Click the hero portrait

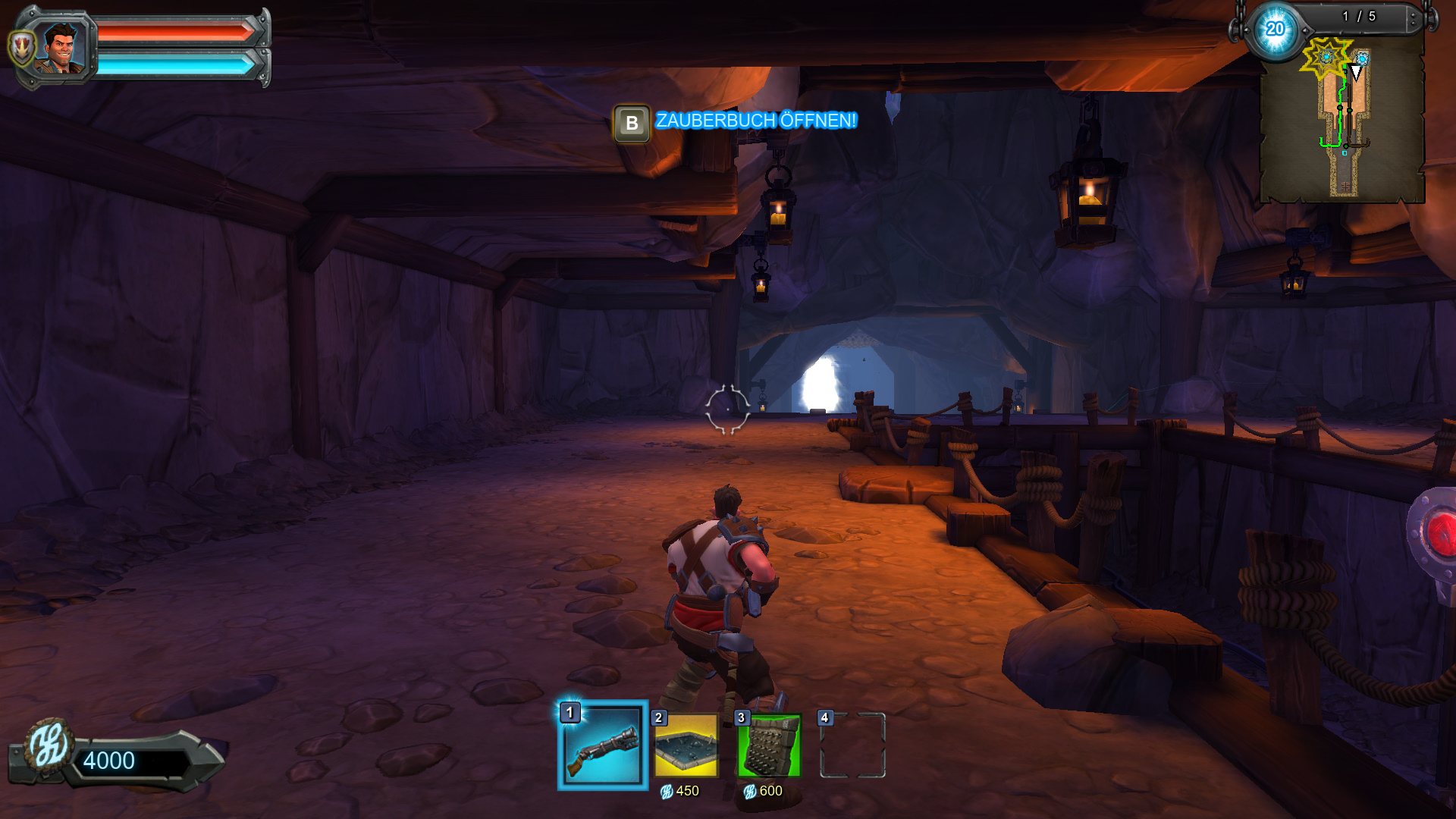(x=61, y=48)
